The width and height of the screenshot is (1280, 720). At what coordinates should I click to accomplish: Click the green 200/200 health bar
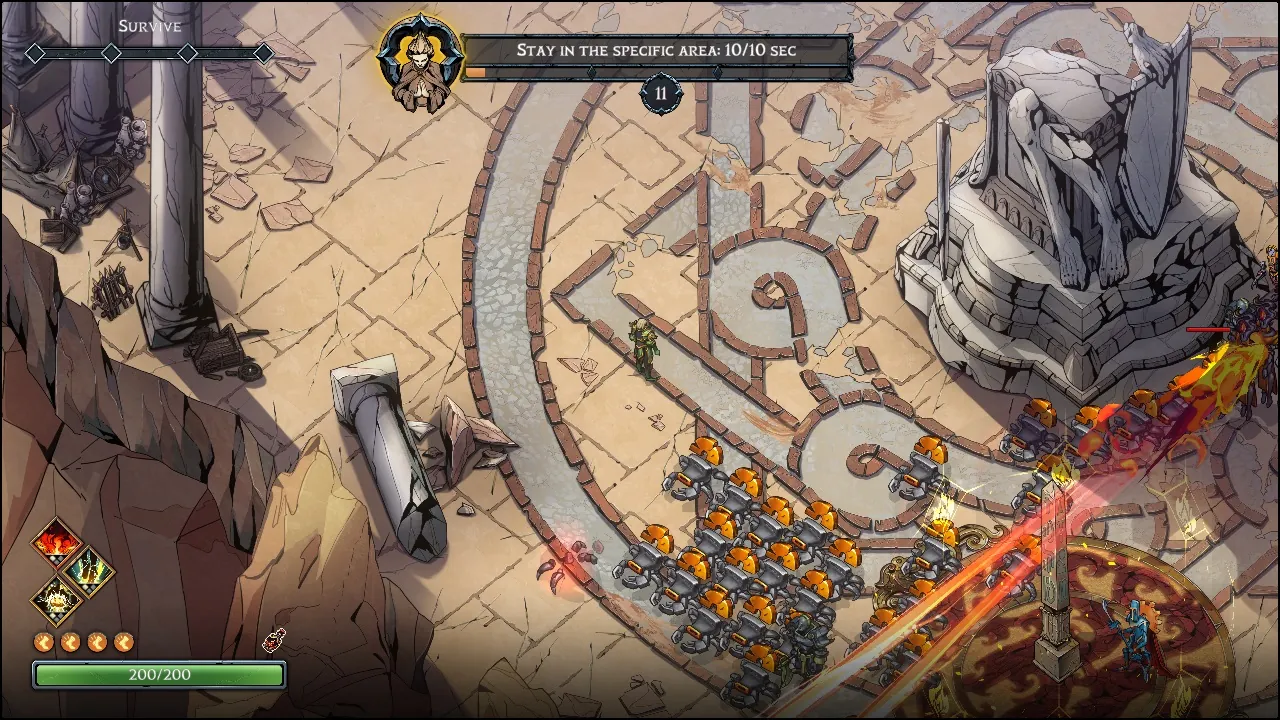[160, 675]
